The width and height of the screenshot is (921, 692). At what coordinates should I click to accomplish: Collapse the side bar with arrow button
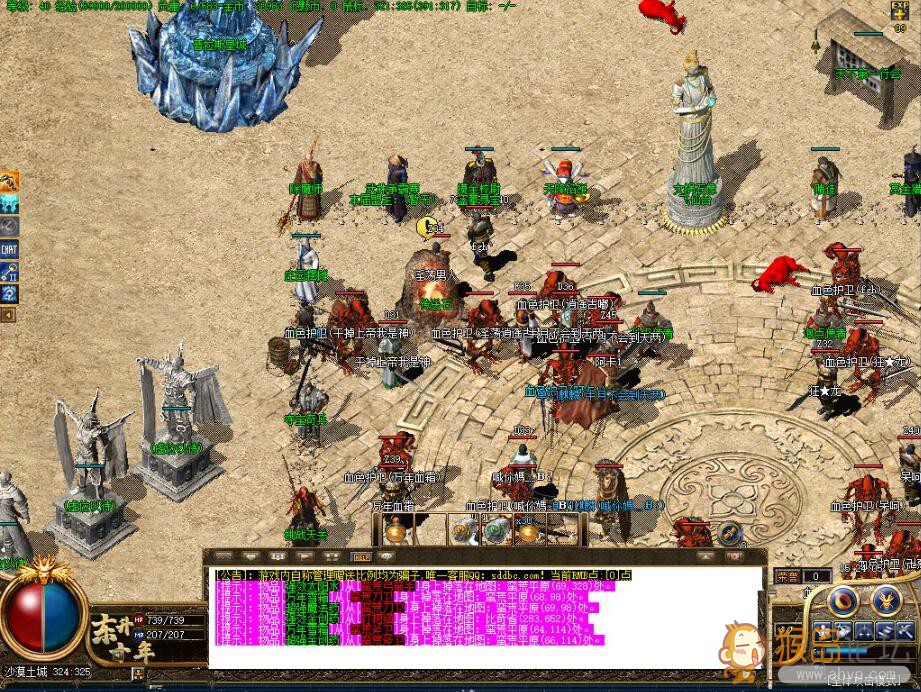tap(9, 315)
